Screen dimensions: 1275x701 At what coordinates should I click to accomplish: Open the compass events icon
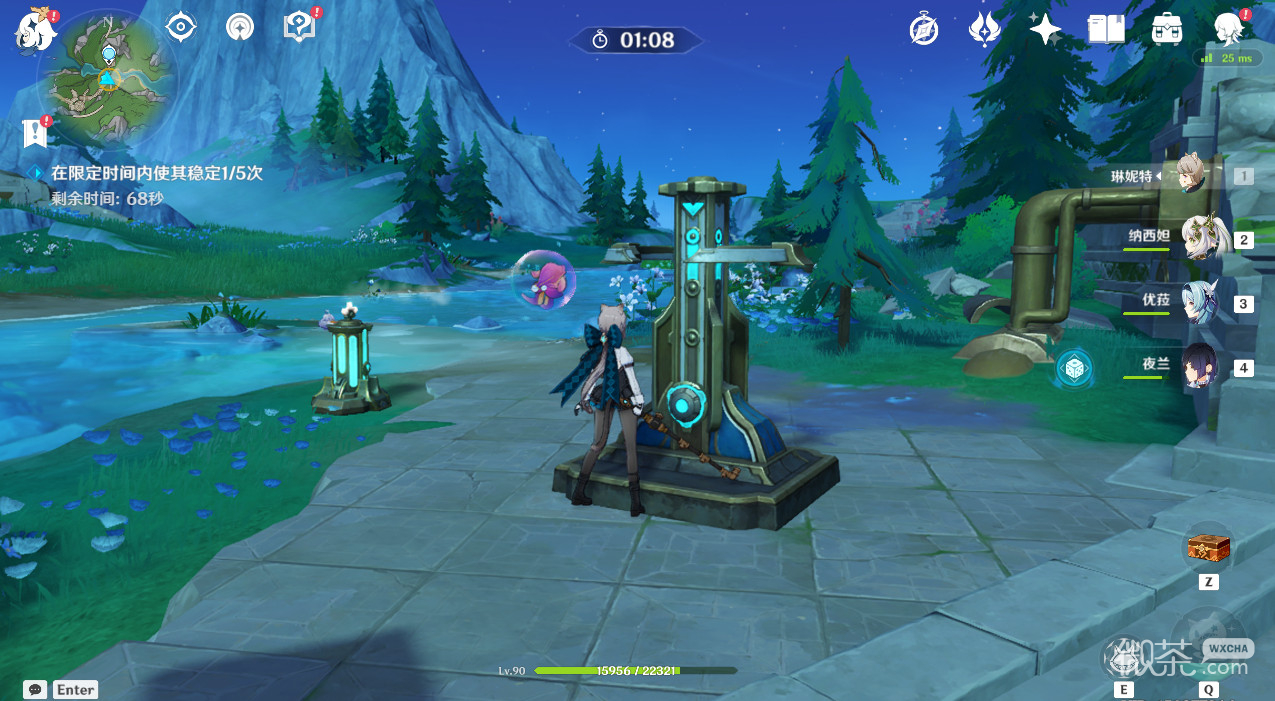point(924,30)
